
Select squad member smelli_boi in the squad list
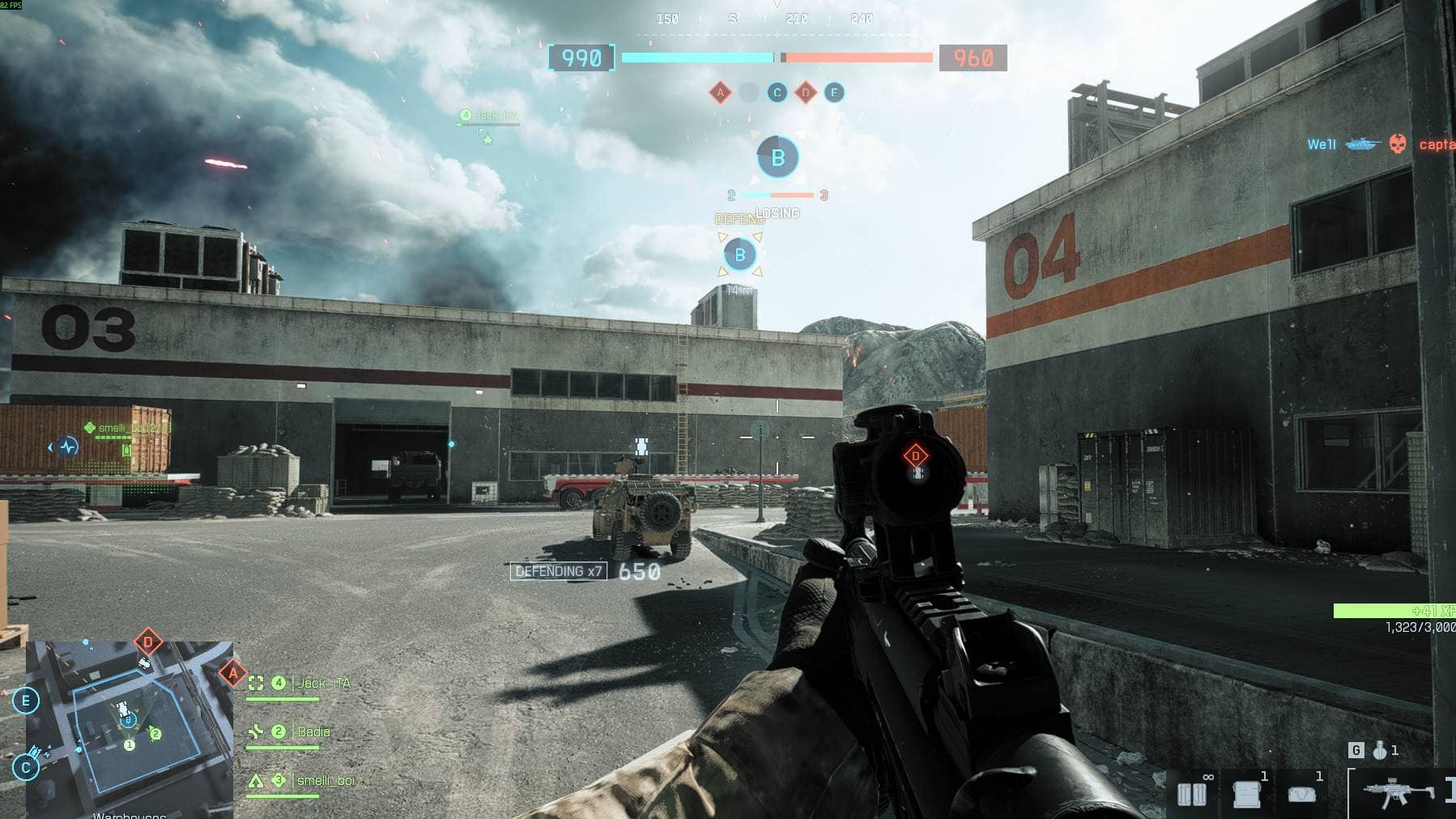(x=325, y=781)
